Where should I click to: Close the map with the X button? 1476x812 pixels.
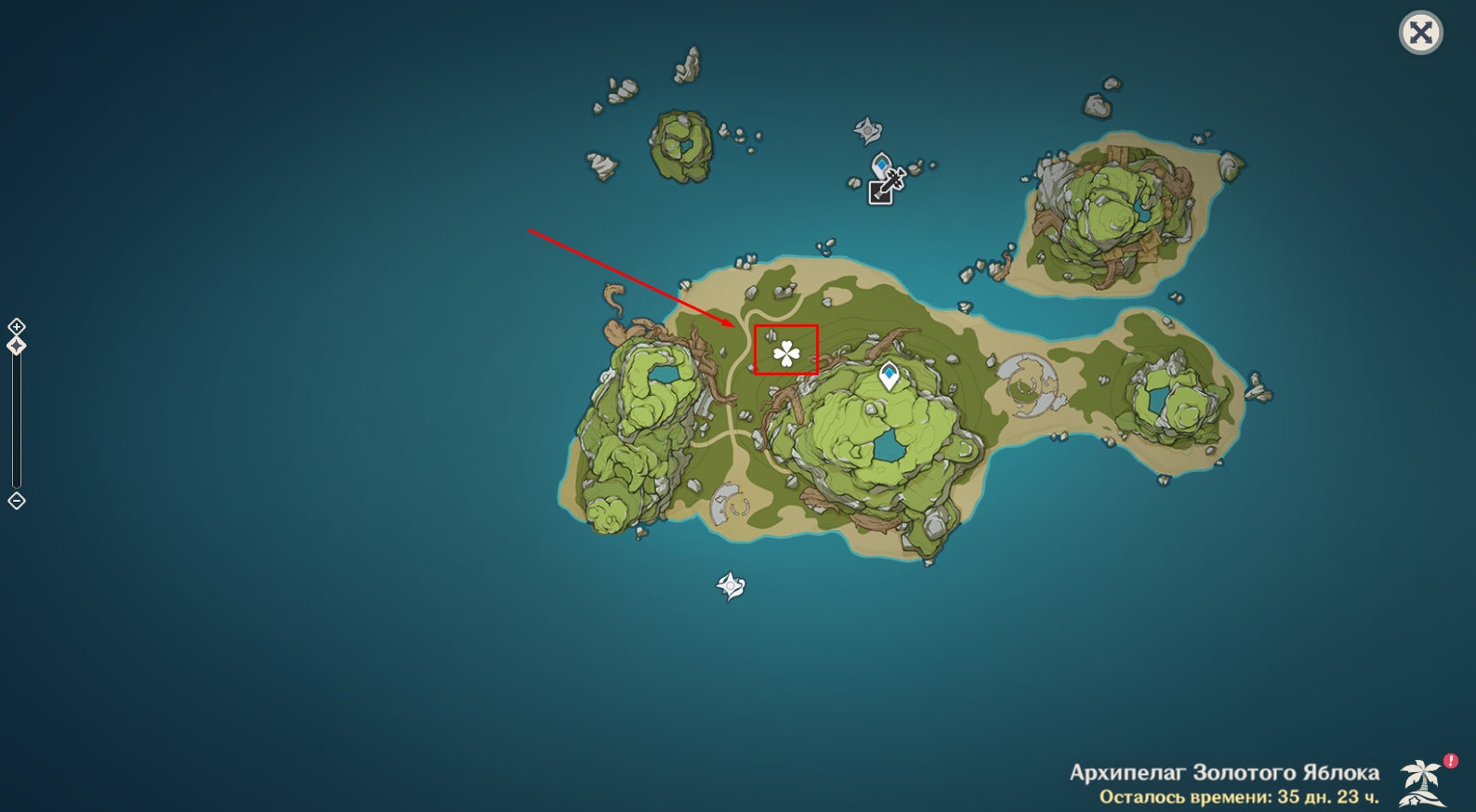click(1420, 33)
